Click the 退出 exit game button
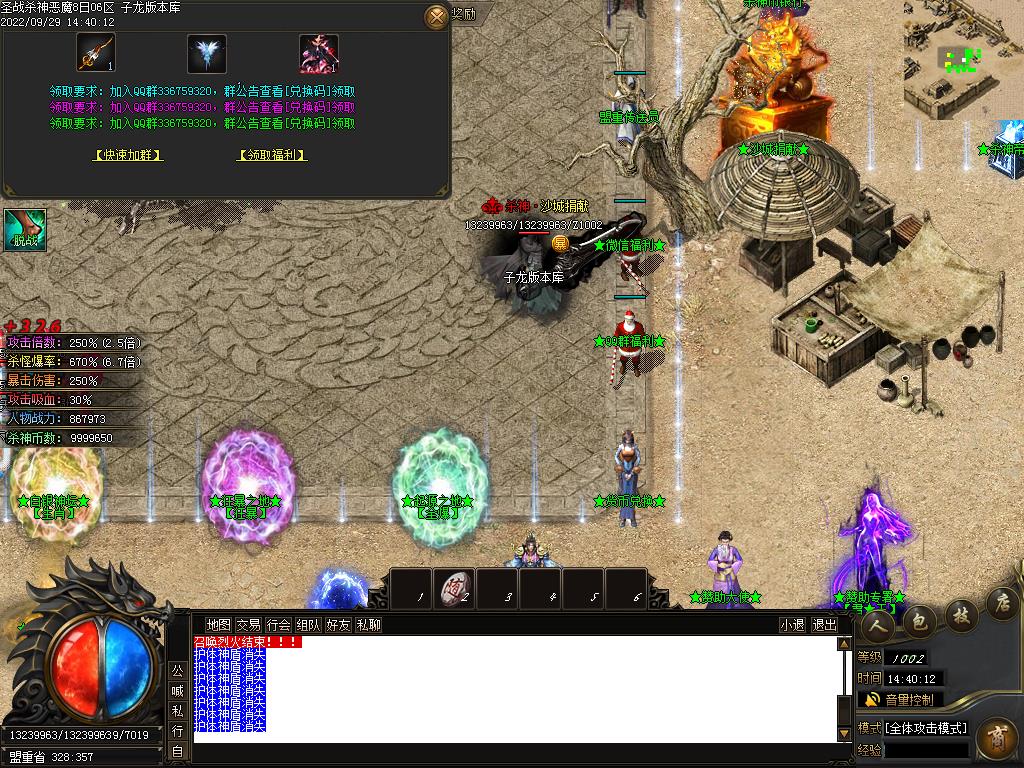The height and width of the screenshot is (768, 1024). (x=824, y=625)
